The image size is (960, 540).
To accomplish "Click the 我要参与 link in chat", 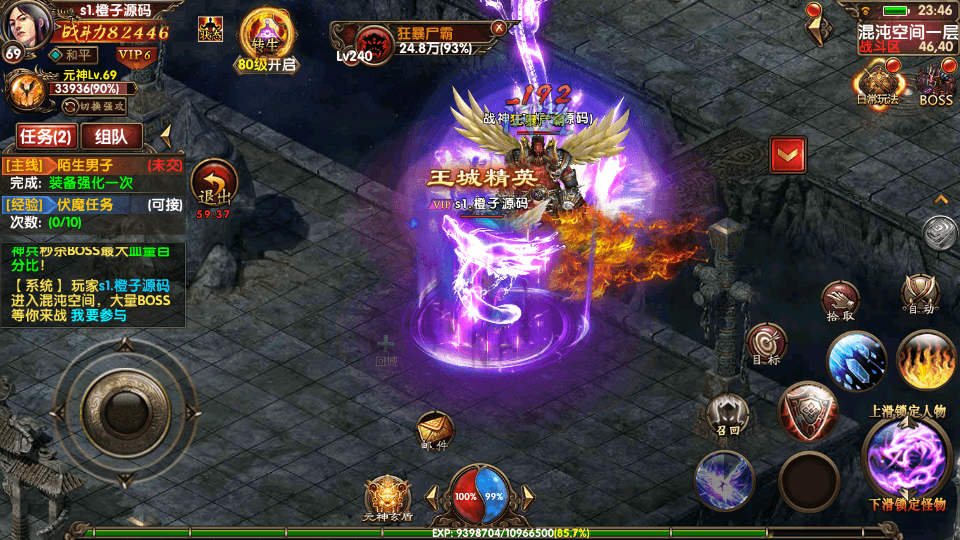I will [98, 316].
